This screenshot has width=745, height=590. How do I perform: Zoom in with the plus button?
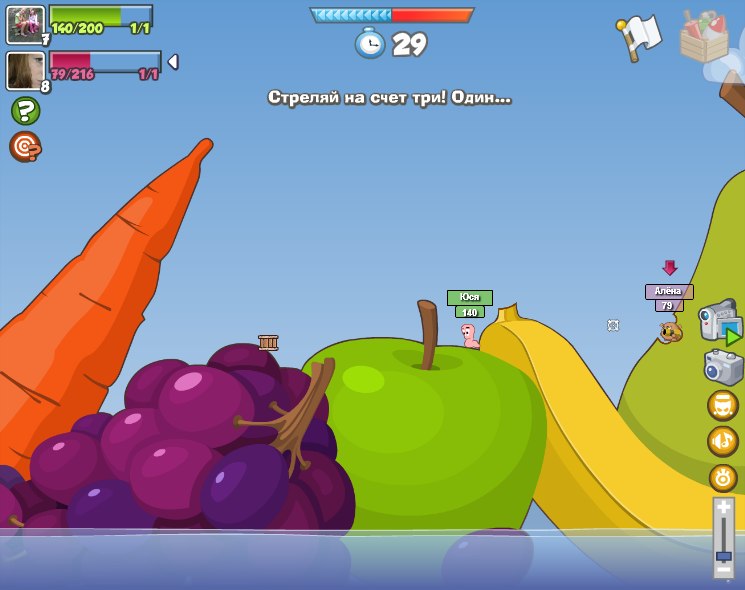click(724, 509)
